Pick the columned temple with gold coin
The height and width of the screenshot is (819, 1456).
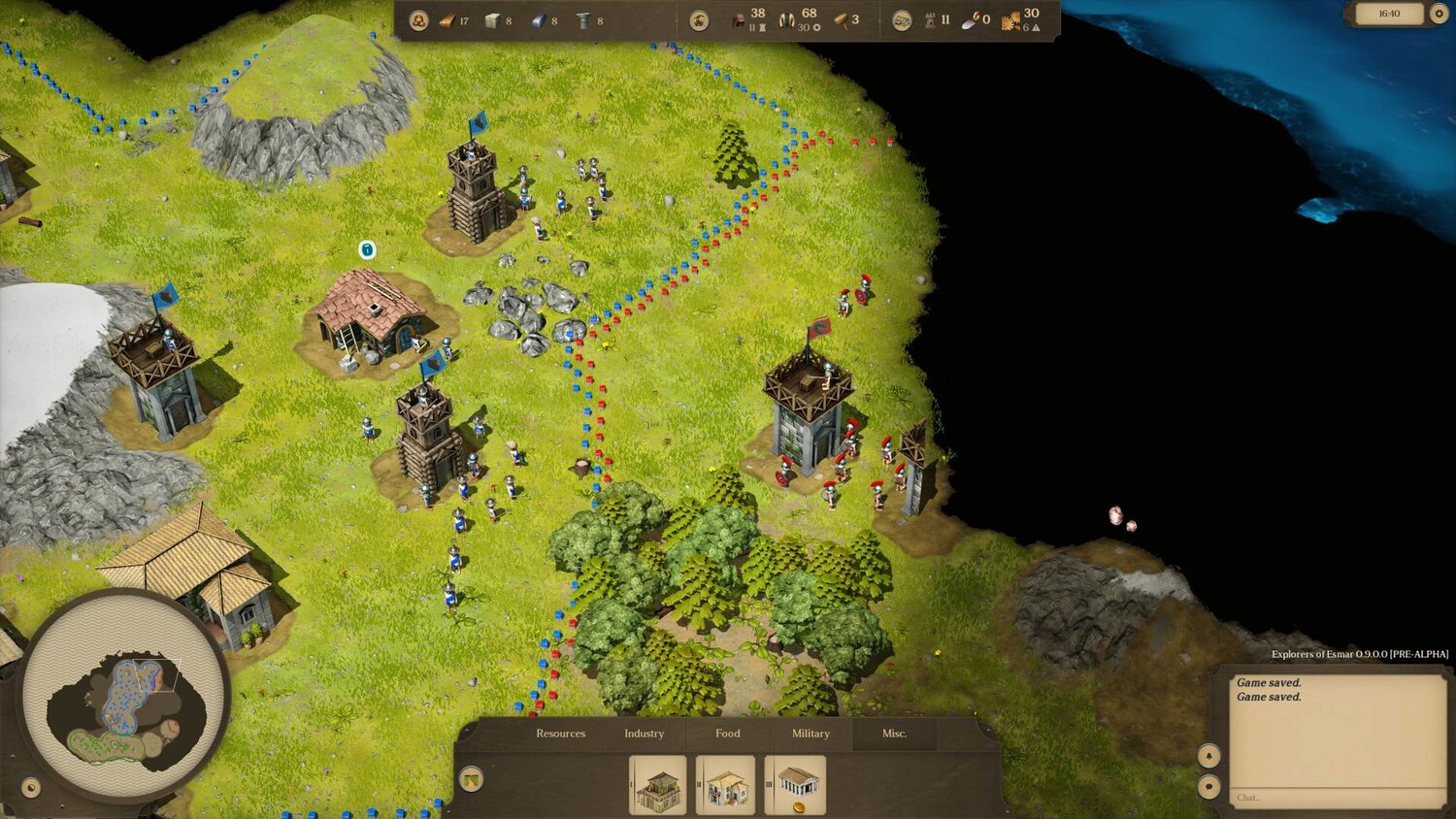(x=796, y=786)
